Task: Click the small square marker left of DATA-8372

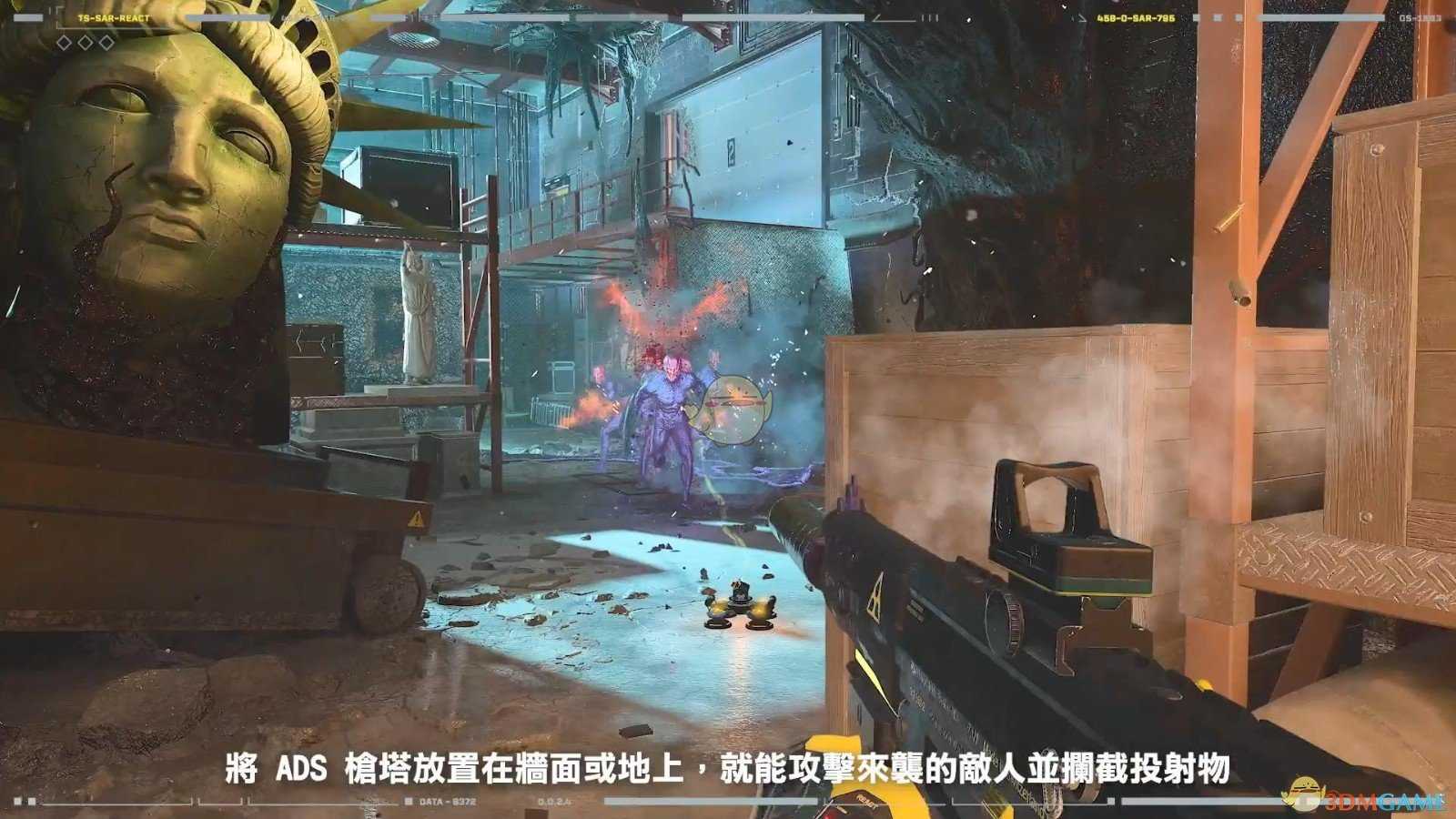Action: tap(408, 801)
